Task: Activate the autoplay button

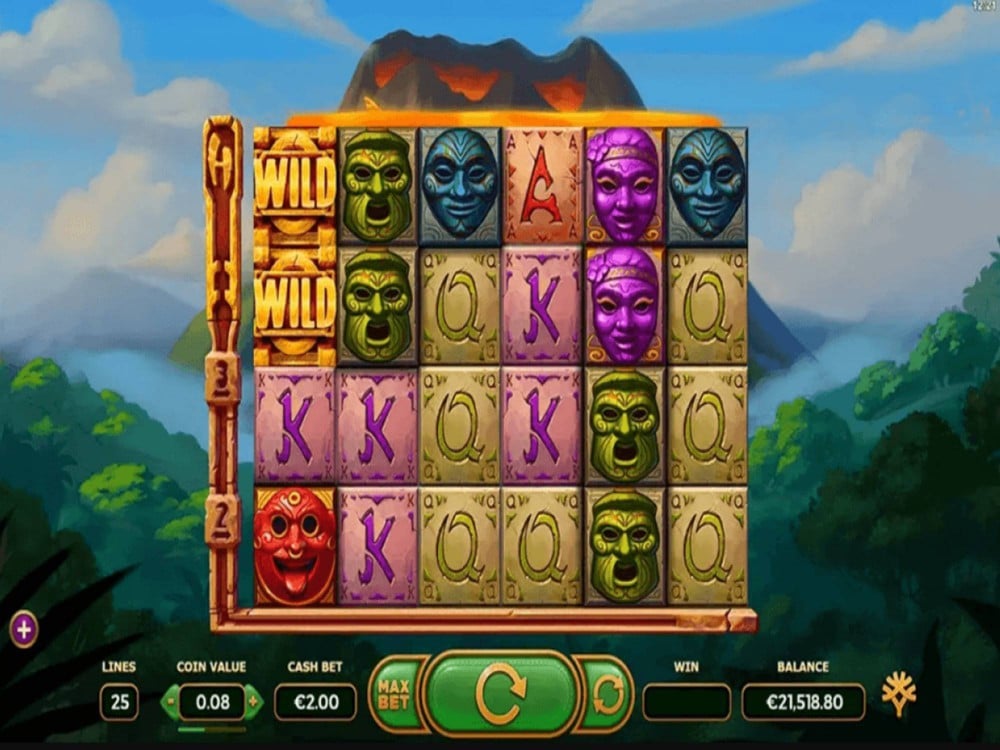Action: coord(607,693)
